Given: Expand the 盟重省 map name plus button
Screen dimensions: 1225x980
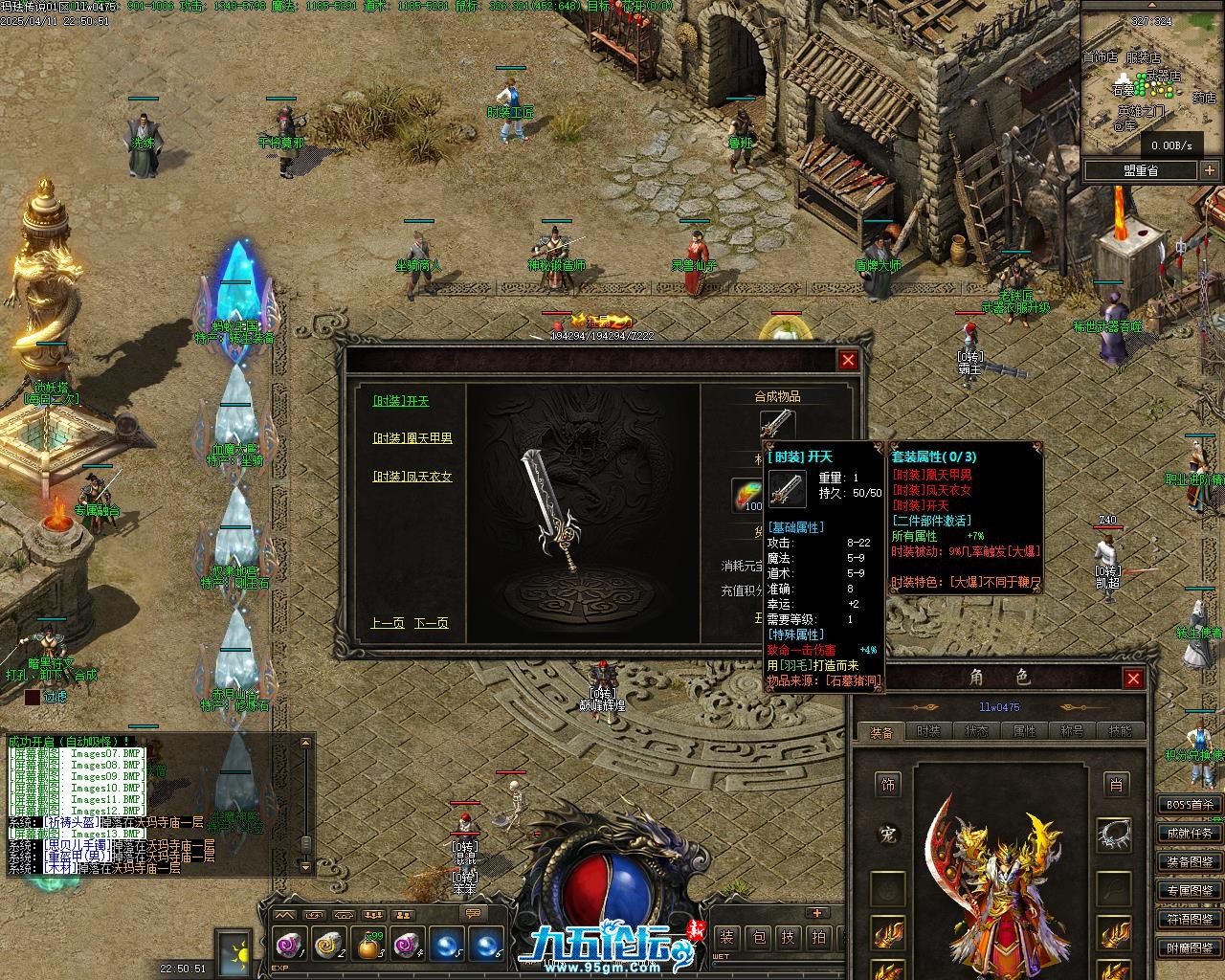Looking at the screenshot, I should [1210, 170].
